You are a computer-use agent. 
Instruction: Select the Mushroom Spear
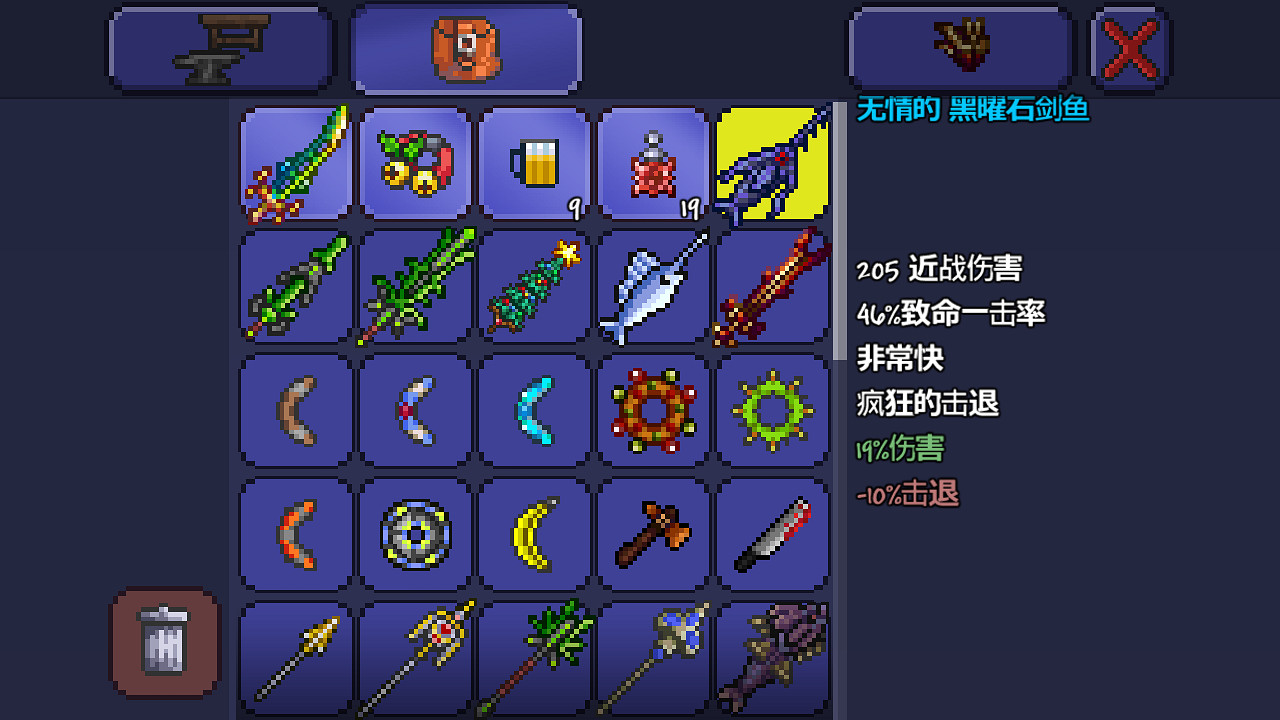click(x=534, y=655)
